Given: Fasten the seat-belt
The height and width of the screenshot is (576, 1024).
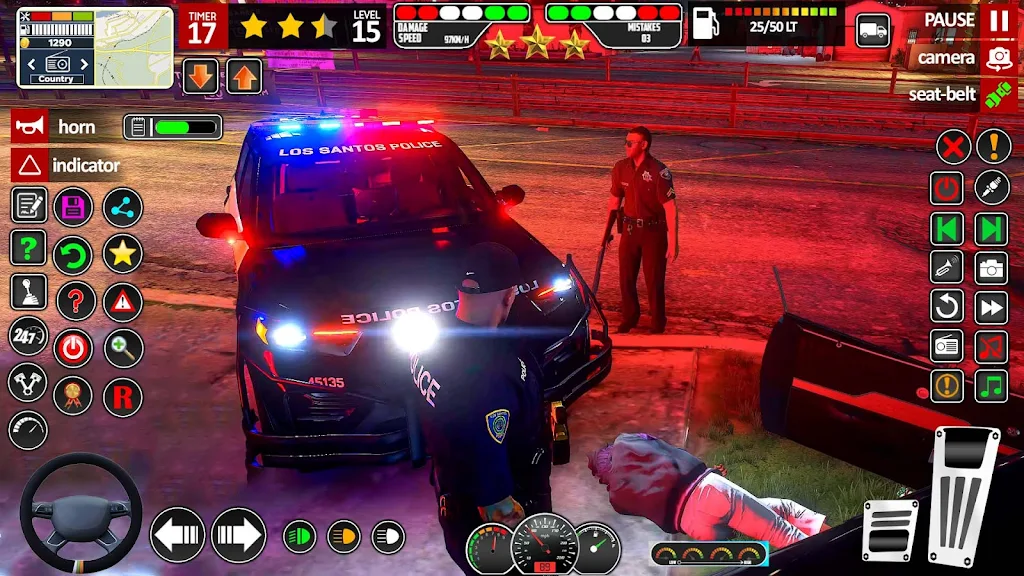Looking at the screenshot, I should [x=998, y=95].
